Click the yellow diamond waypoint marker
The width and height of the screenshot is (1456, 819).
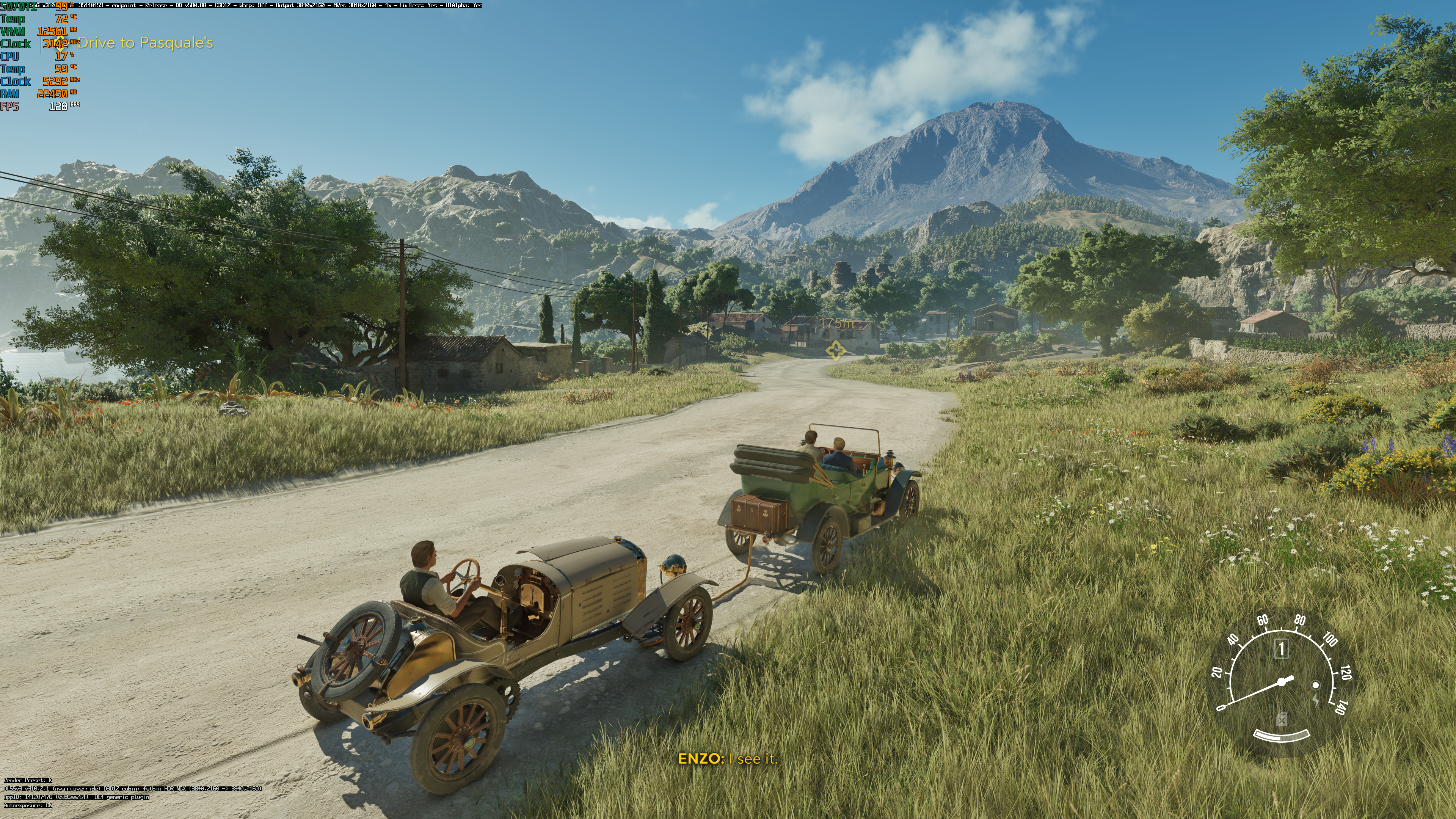(835, 350)
